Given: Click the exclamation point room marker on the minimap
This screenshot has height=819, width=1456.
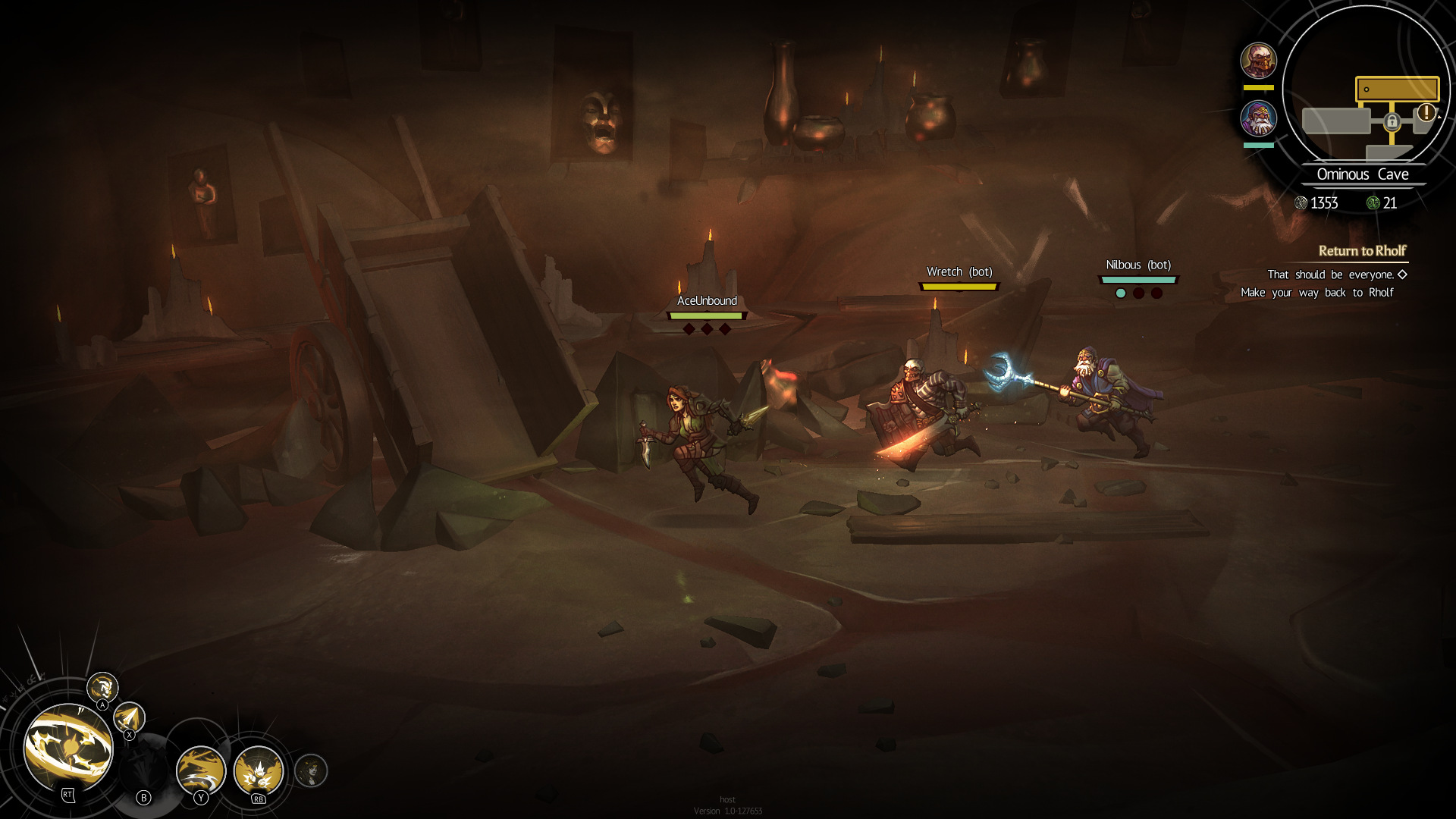Looking at the screenshot, I should click(x=1426, y=113).
